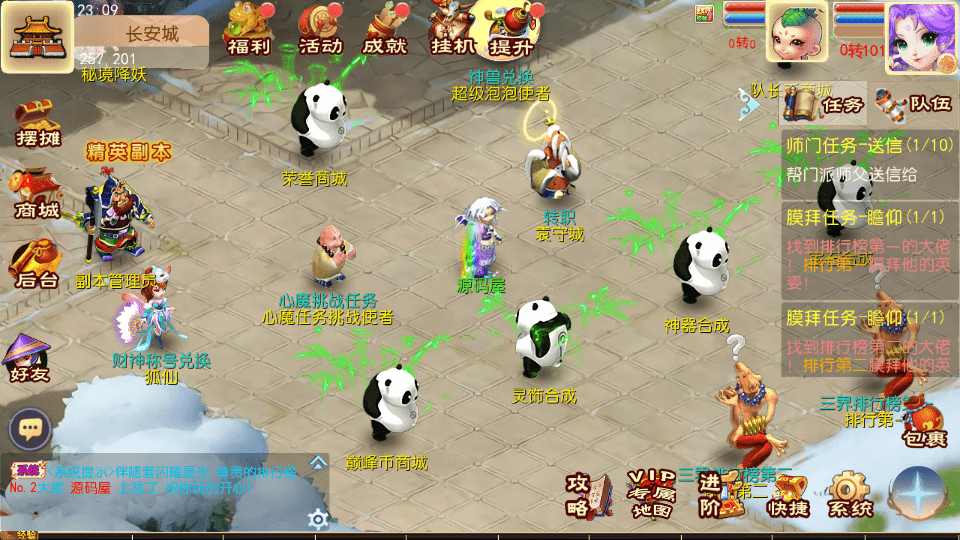Switch to the 任务 quest tab

[824, 104]
